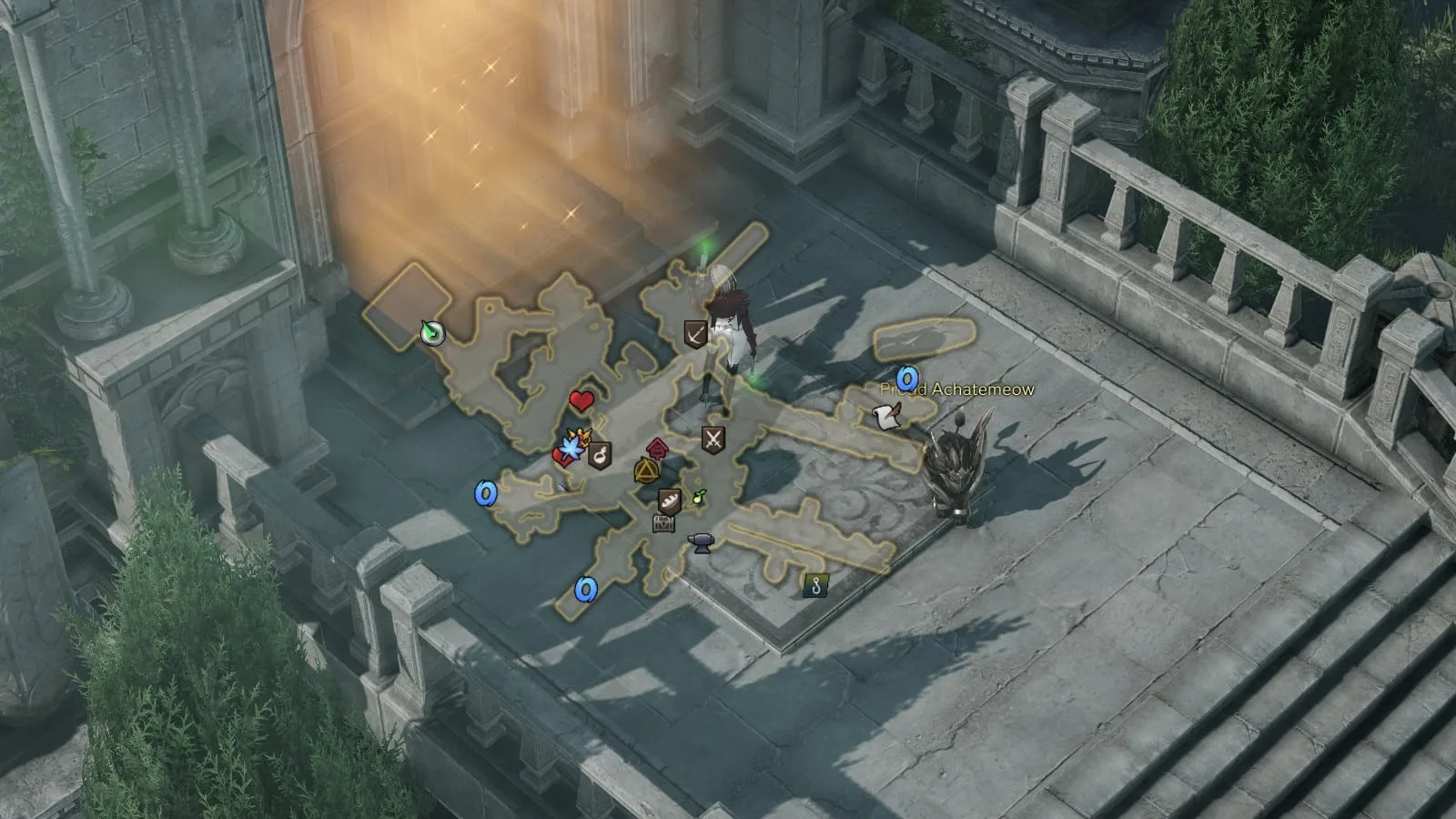Select the potion merchant shield icon

(600, 455)
